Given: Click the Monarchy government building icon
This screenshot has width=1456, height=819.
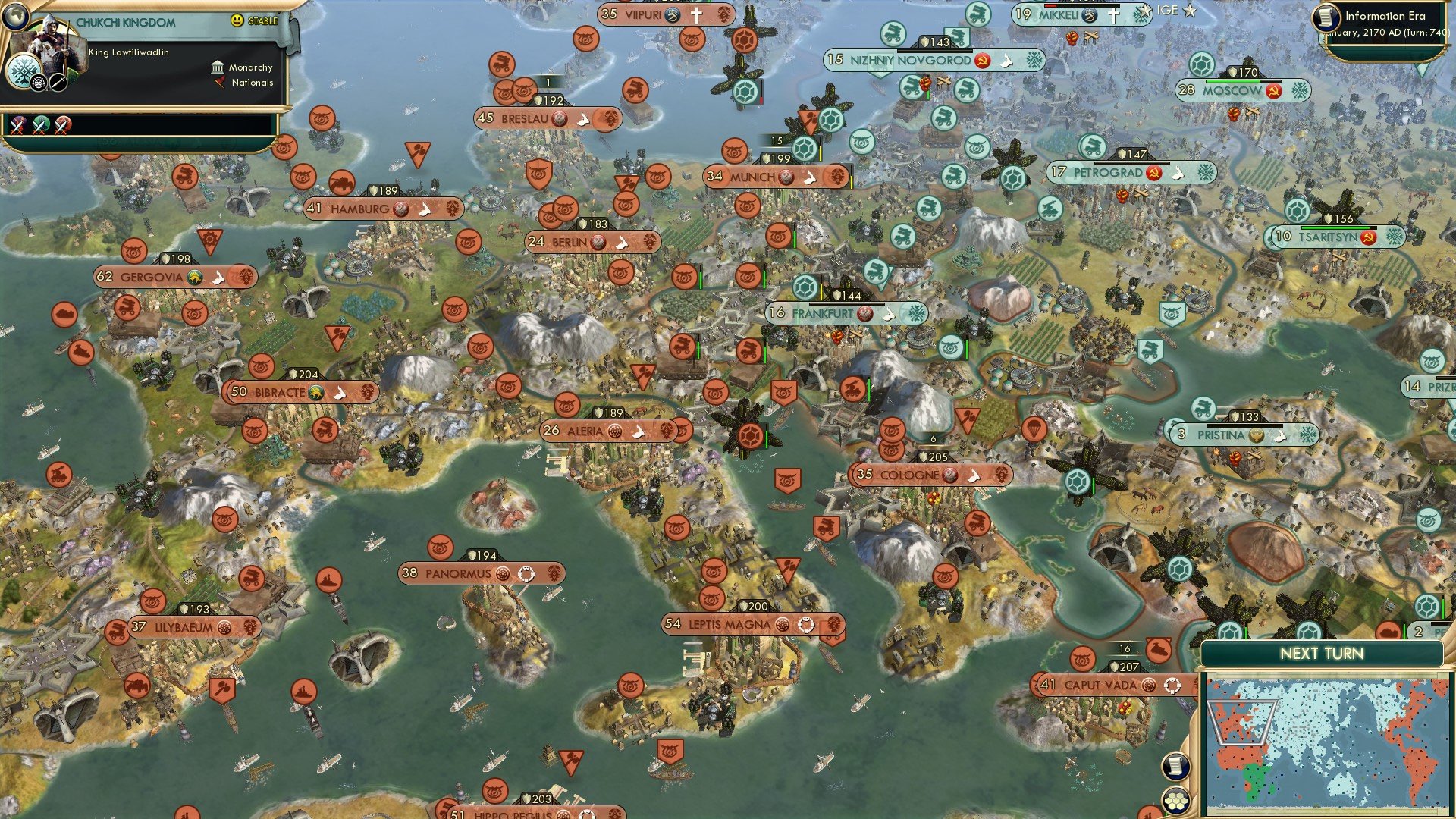Looking at the screenshot, I should 218,67.
